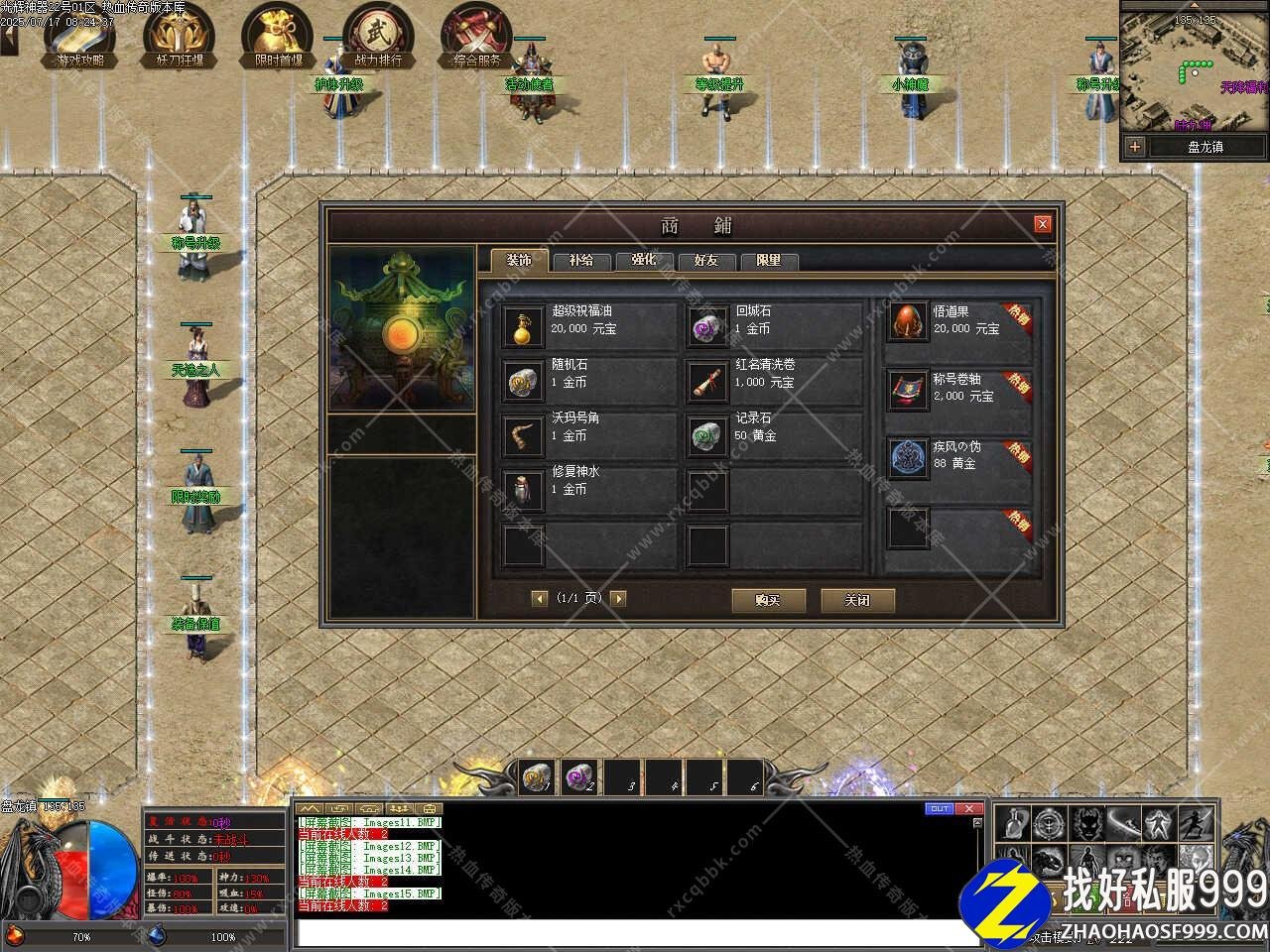Click the chat text input box
The height and width of the screenshot is (952, 1270).
tap(635, 932)
